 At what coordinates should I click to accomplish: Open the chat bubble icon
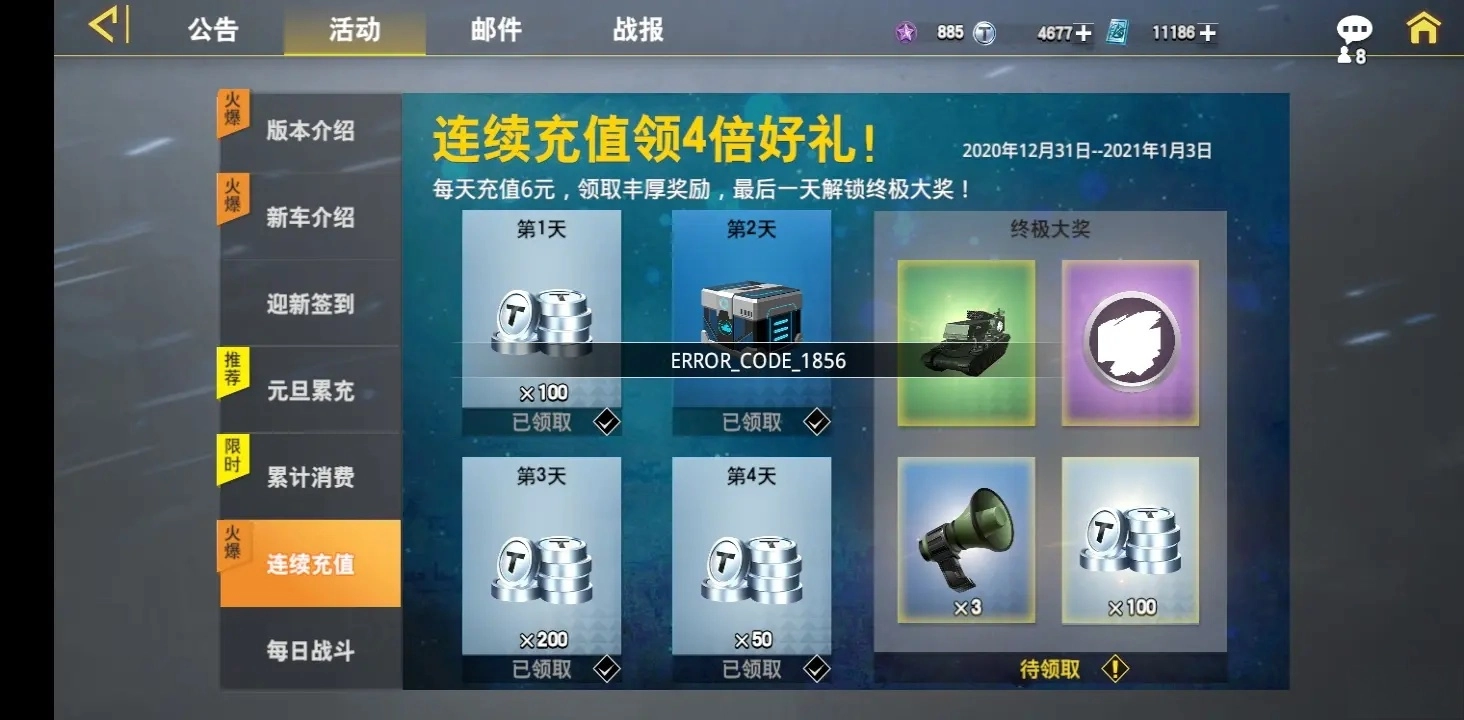(x=1355, y=28)
